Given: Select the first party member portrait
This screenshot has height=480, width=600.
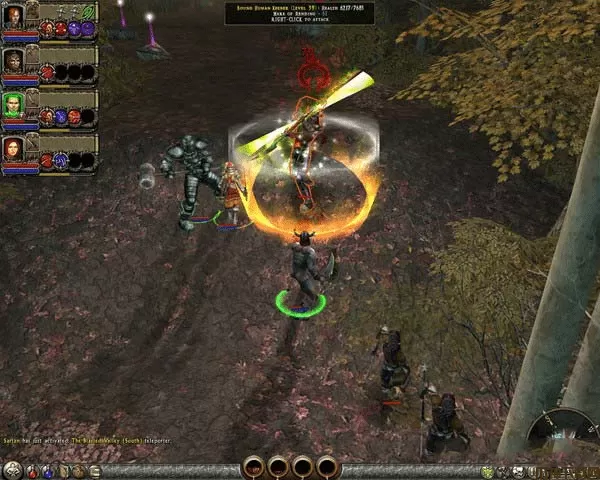Looking at the screenshot, I should pos(13,17).
